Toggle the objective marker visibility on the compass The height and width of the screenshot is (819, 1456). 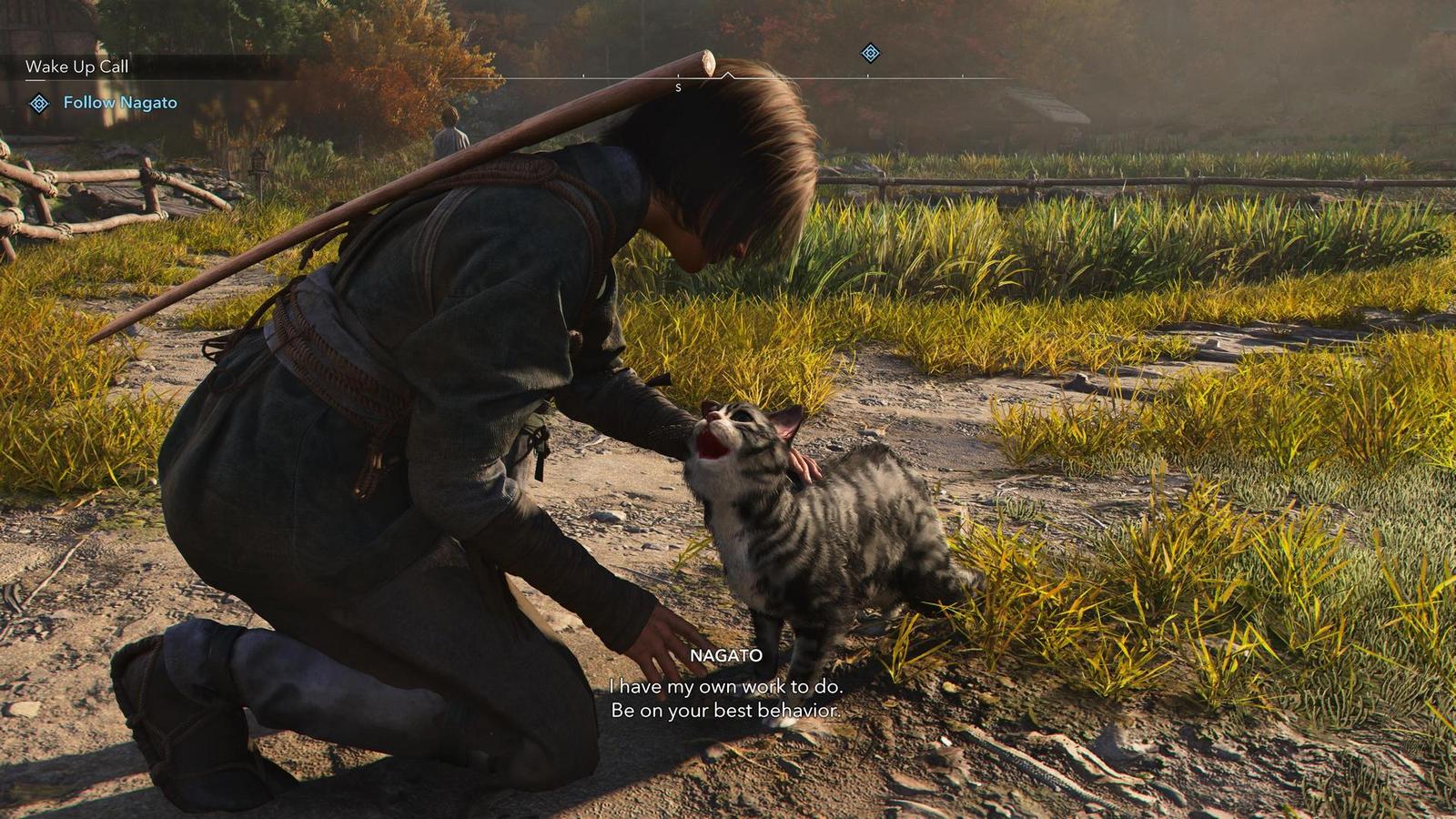pyautogui.click(x=870, y=54)
